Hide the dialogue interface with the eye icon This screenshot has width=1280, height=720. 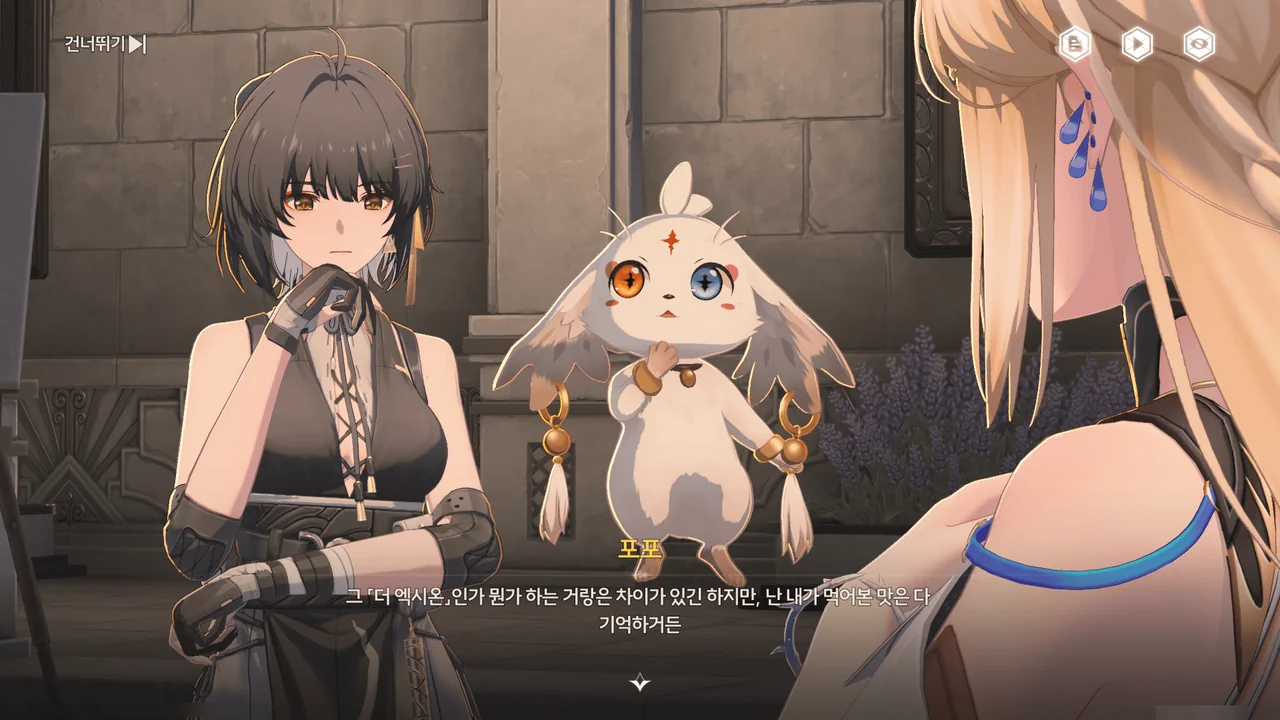tap(1199, 44)
